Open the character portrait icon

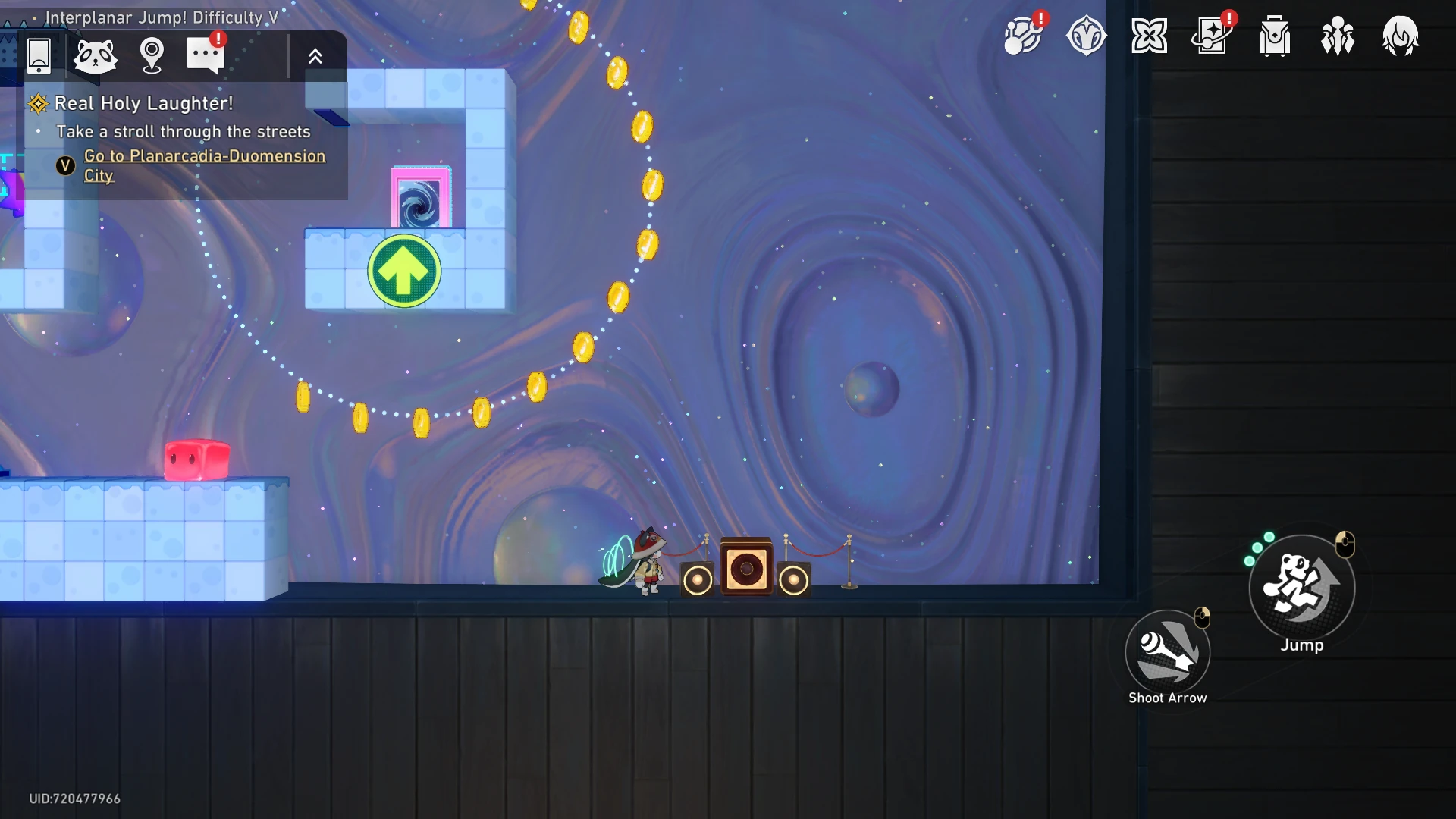[x=1400, y=36]
